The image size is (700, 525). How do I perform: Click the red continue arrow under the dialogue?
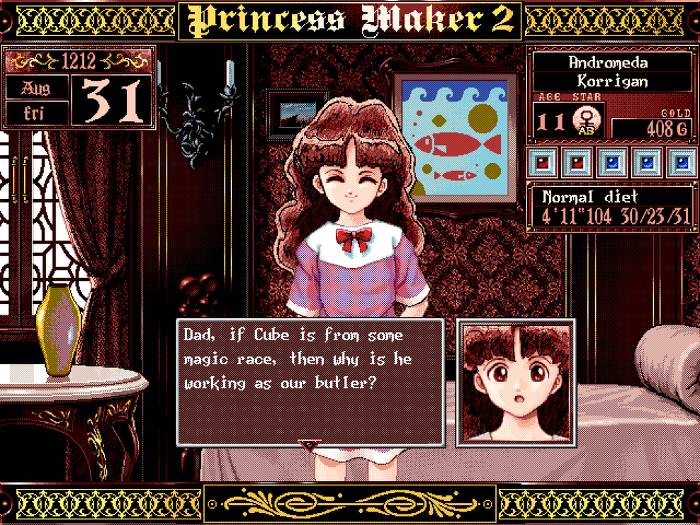tap(309, 442)
